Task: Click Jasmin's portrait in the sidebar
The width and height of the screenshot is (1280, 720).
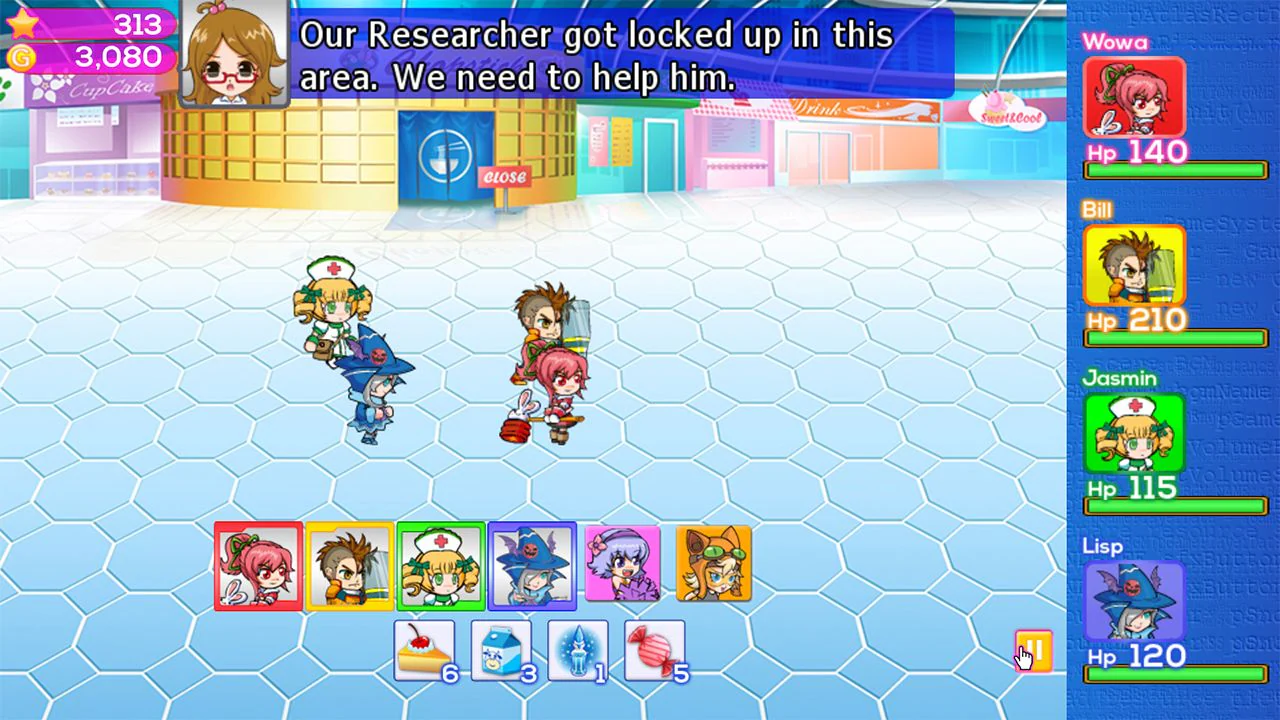Action: (x=1135, y=433)
